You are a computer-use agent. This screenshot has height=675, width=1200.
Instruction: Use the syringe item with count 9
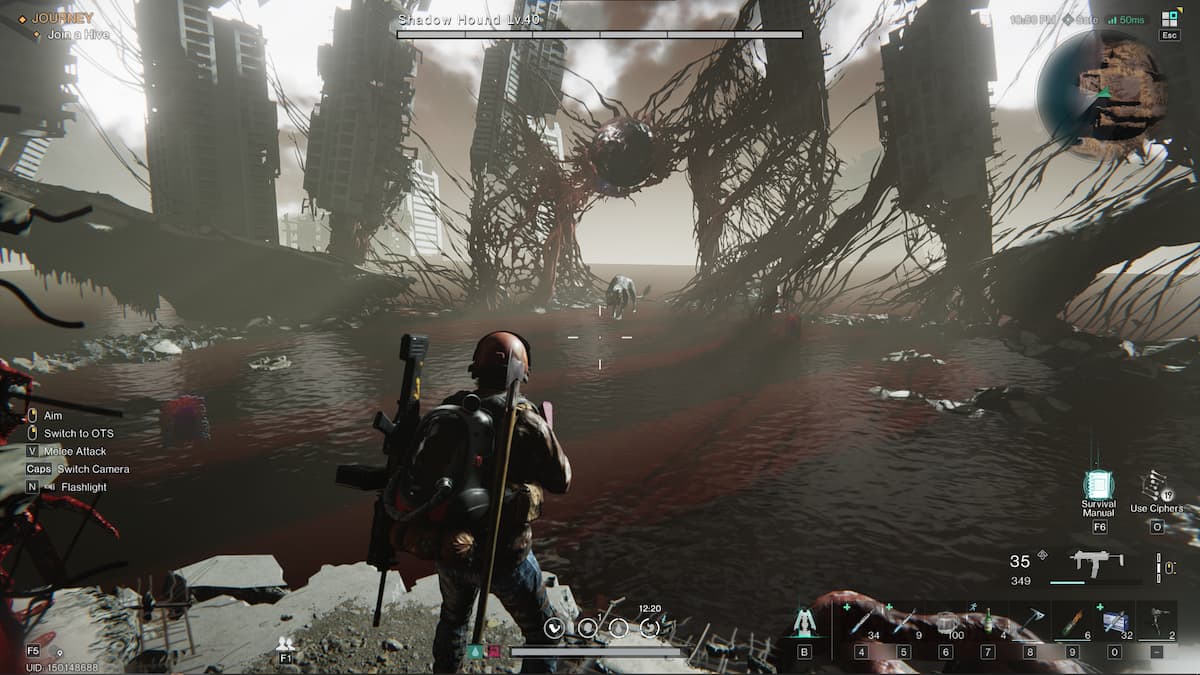click(x=904, y=623)
